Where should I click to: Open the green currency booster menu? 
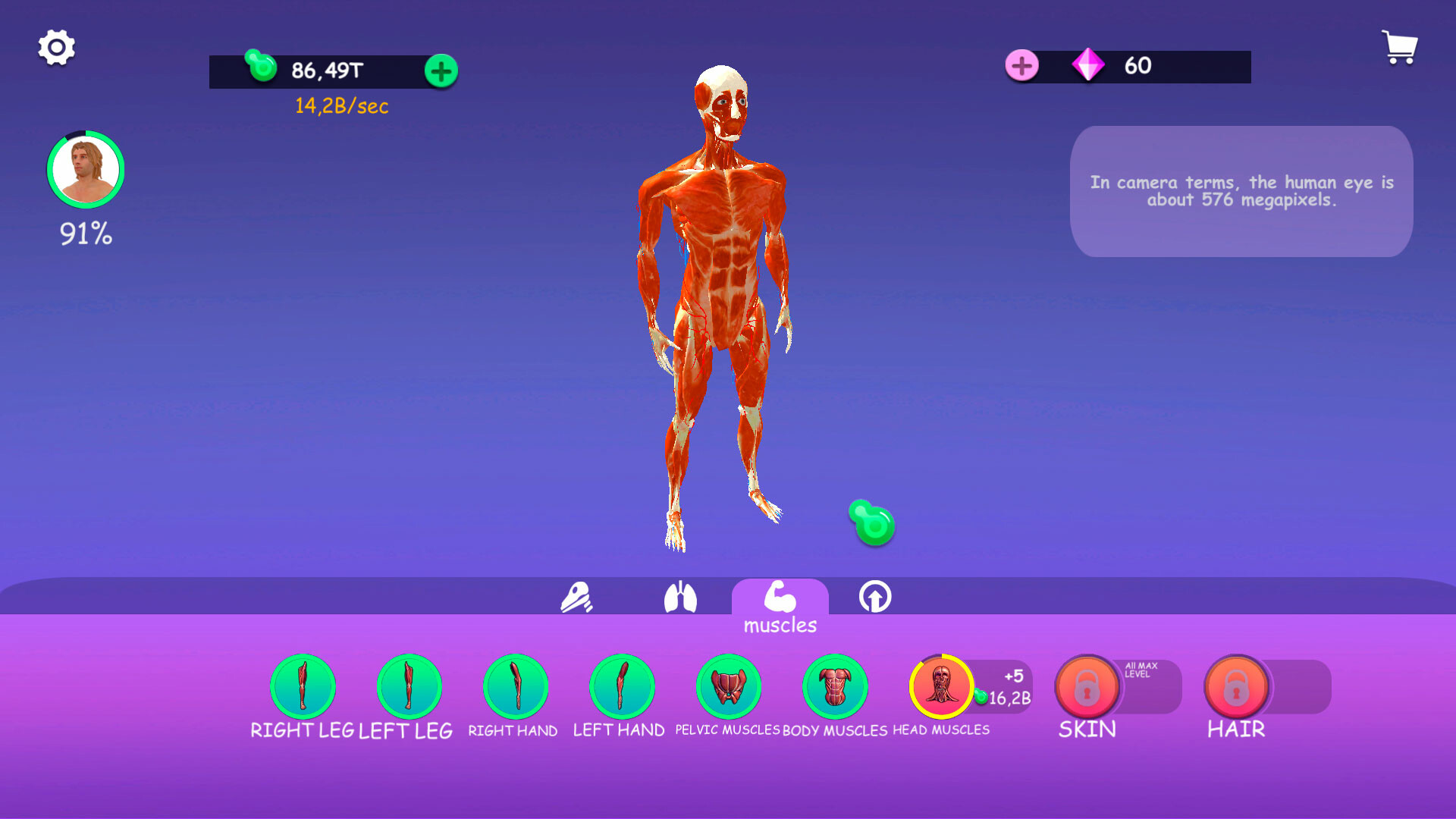point(441,71)
